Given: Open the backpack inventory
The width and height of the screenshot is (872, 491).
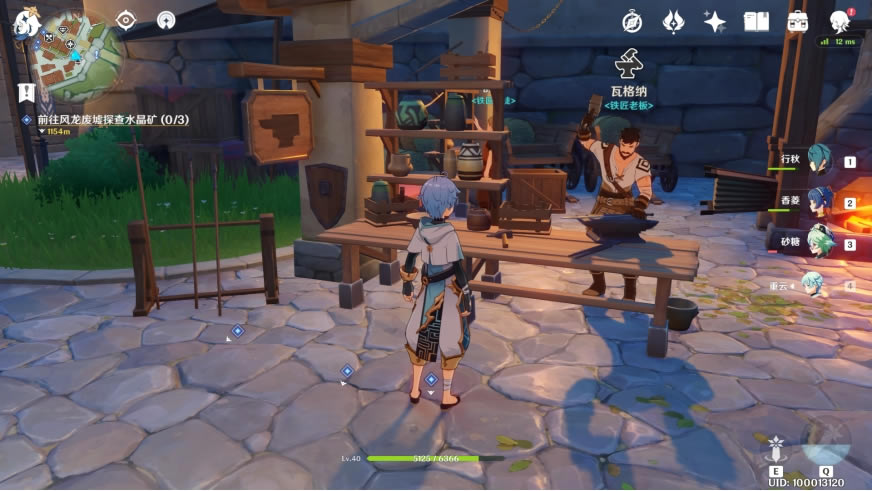Looking at the screenshot, I should pos(797,22).
